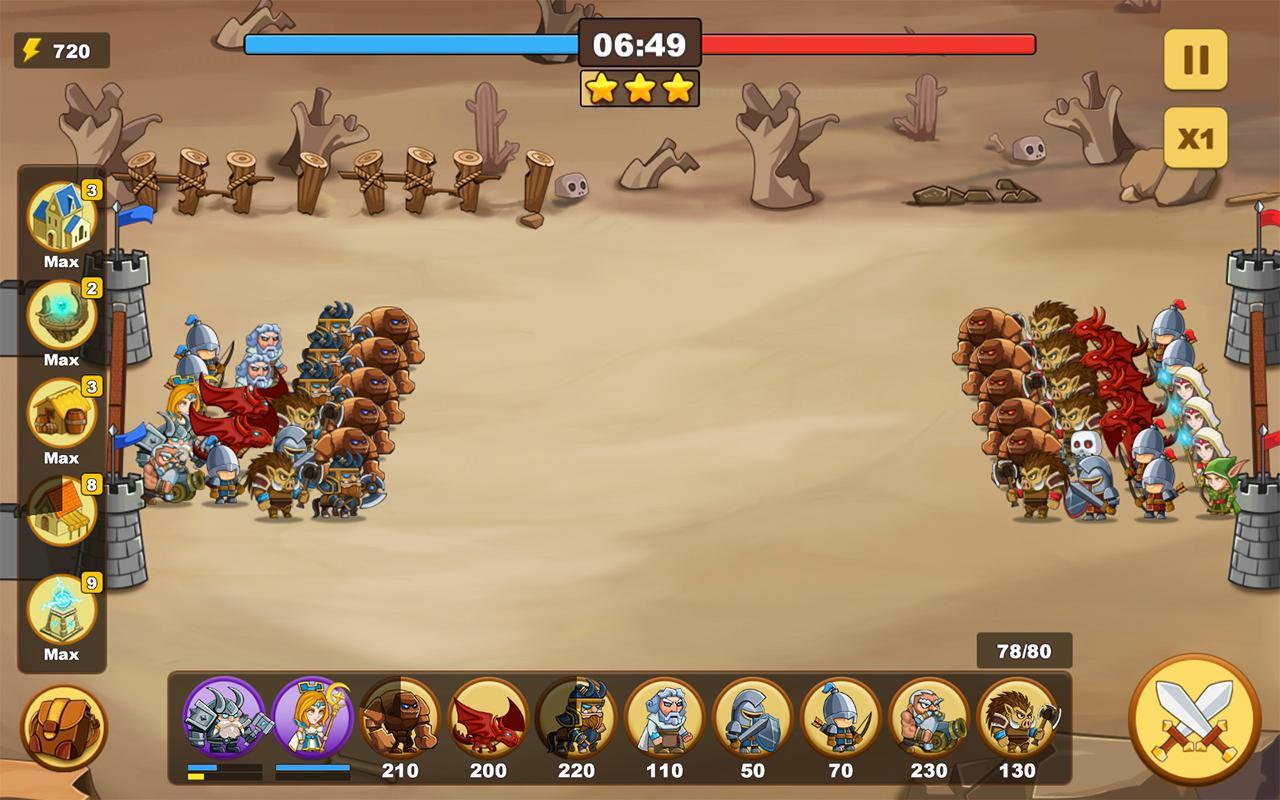The image size is (1280, 800).
Task: Select the magic portal building in sidebar
Action: pyautogui.click(x=62, y=316)
